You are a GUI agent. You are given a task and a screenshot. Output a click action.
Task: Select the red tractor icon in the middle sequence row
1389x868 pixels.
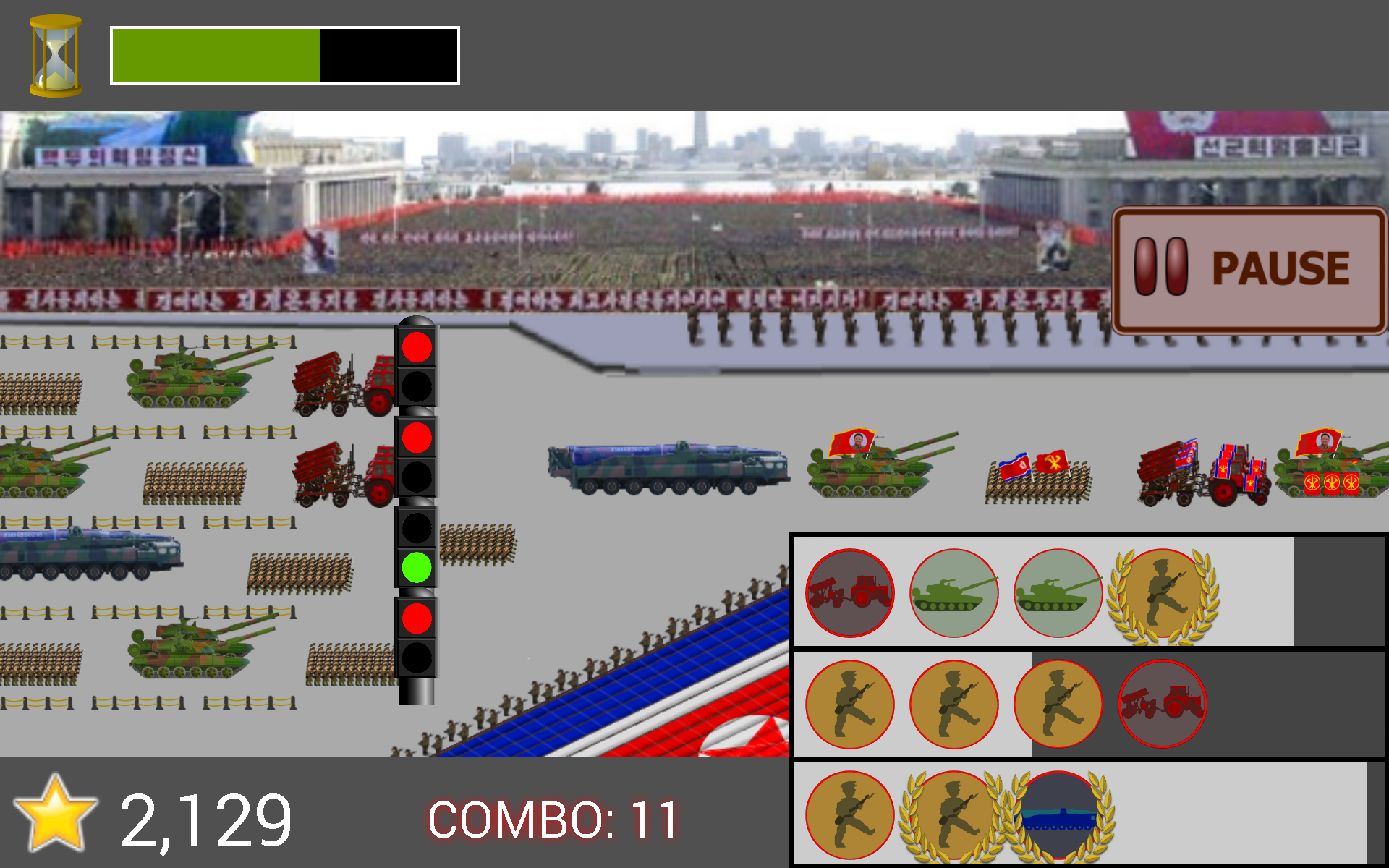tap(1160, 702)
